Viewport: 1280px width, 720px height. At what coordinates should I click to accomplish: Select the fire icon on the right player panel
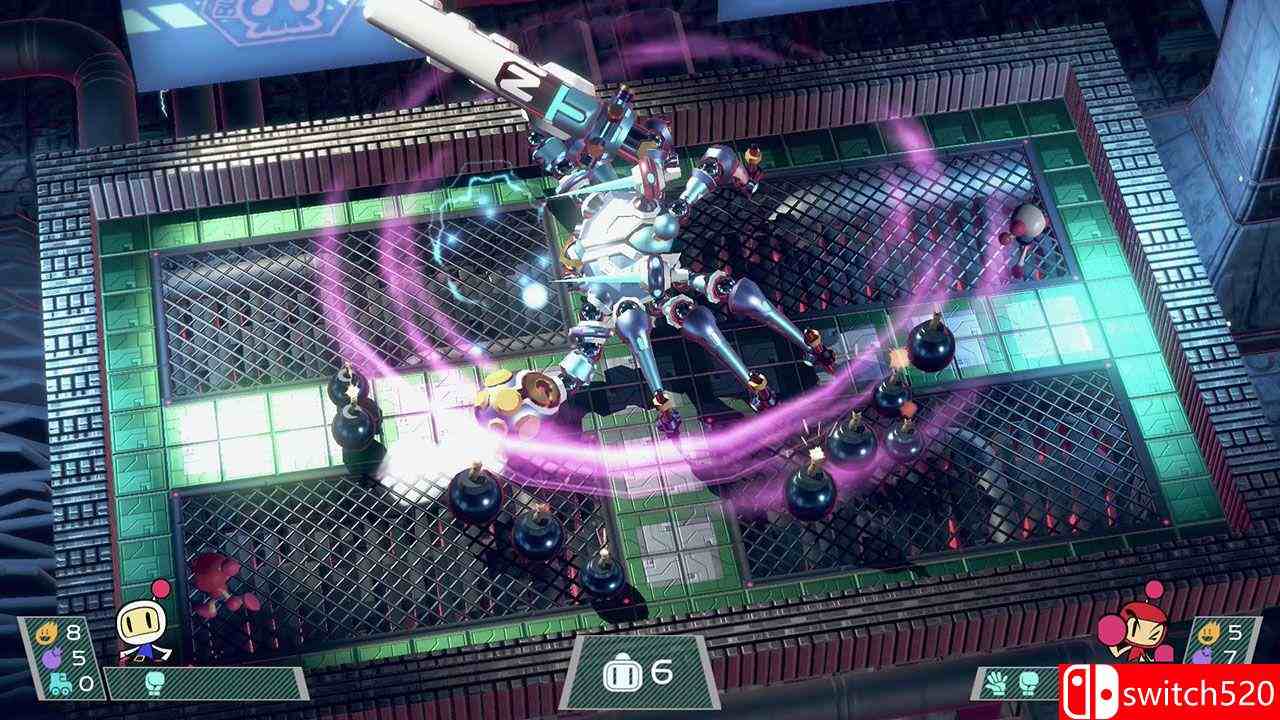tap(1208, 632)
